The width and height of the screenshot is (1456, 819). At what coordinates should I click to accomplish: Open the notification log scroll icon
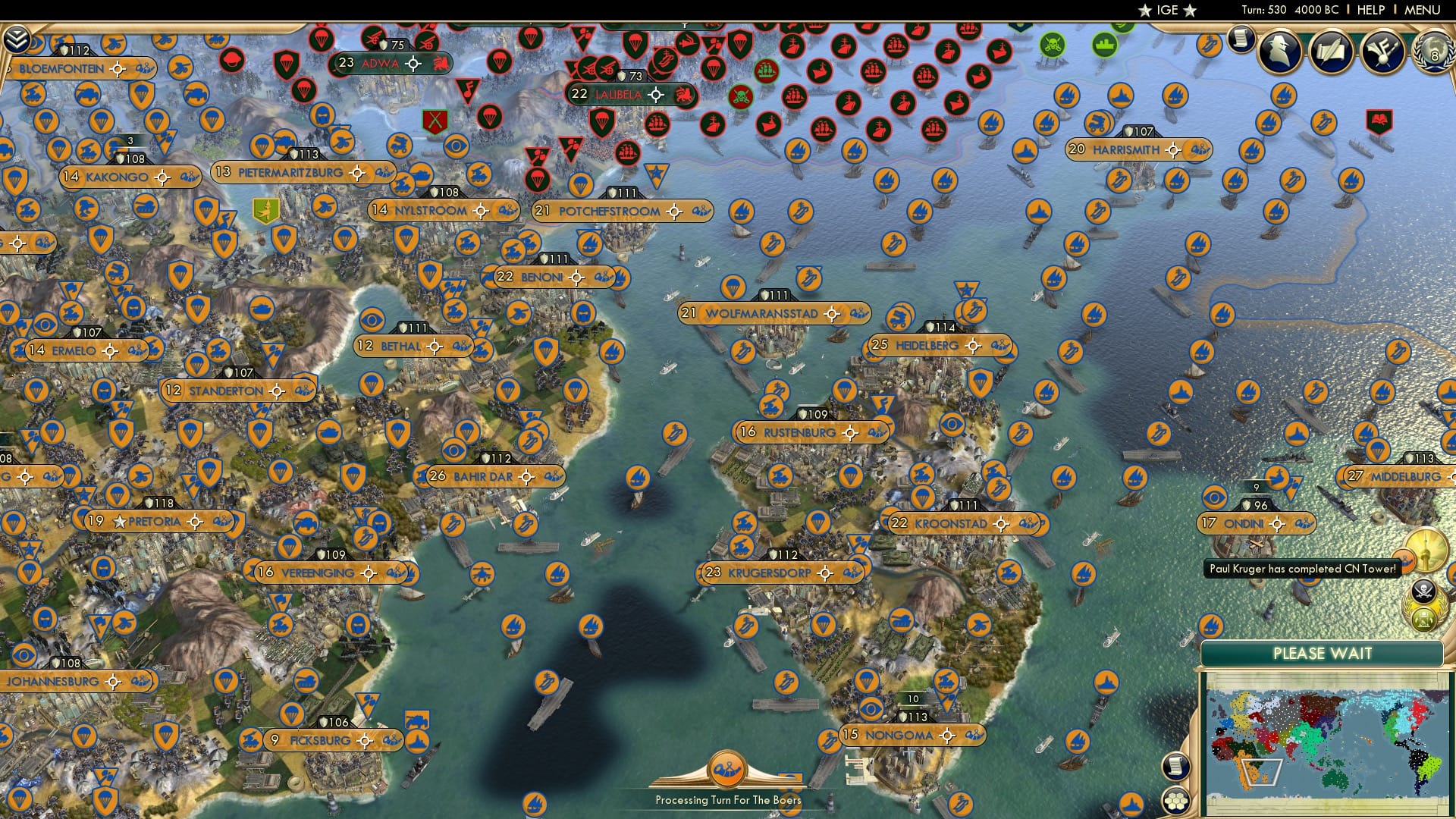click(1241, 39)
